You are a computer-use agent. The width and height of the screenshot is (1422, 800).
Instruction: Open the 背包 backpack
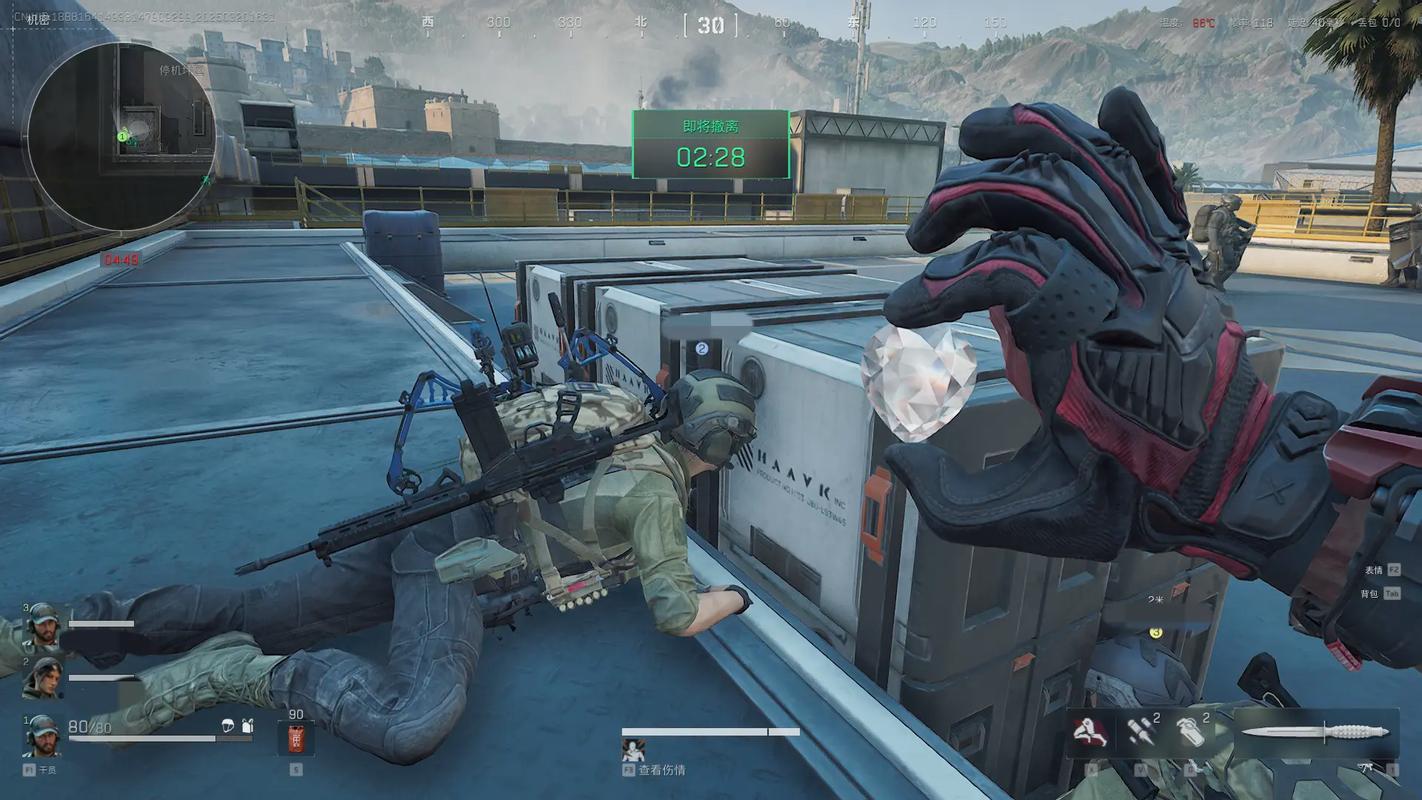(1369, 593)
